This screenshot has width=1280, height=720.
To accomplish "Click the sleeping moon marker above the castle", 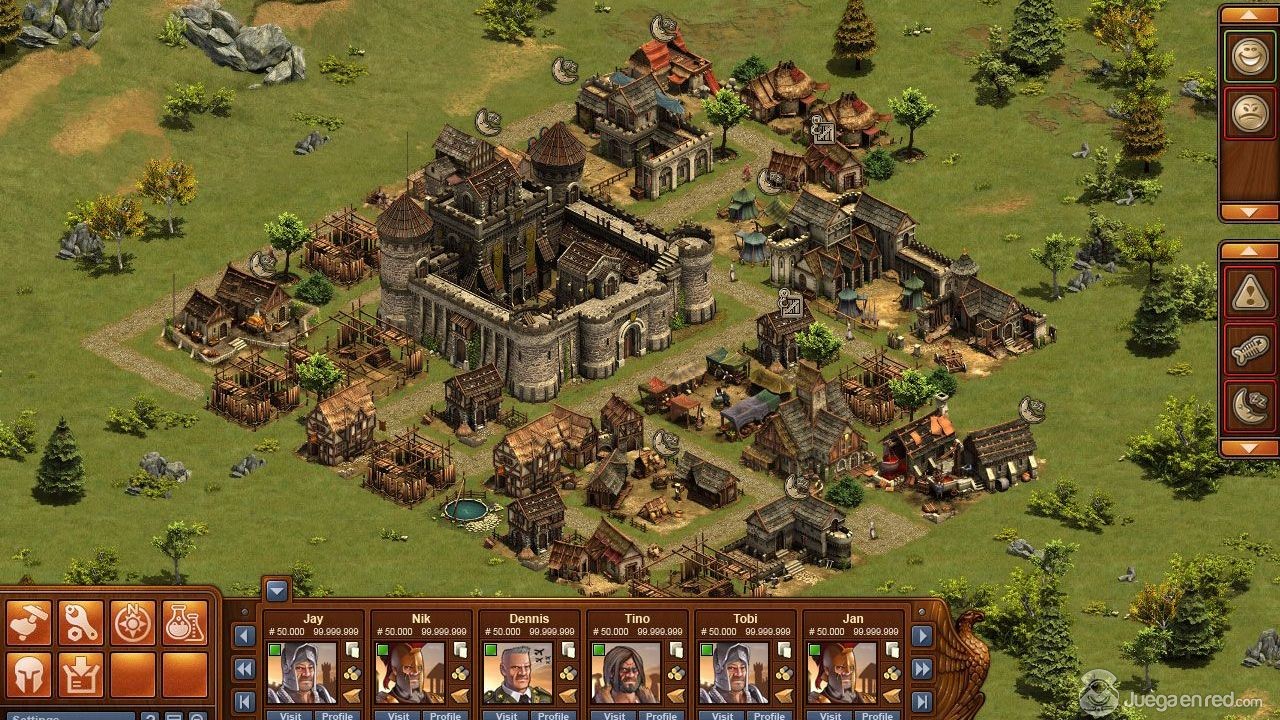I will [487, 121].
